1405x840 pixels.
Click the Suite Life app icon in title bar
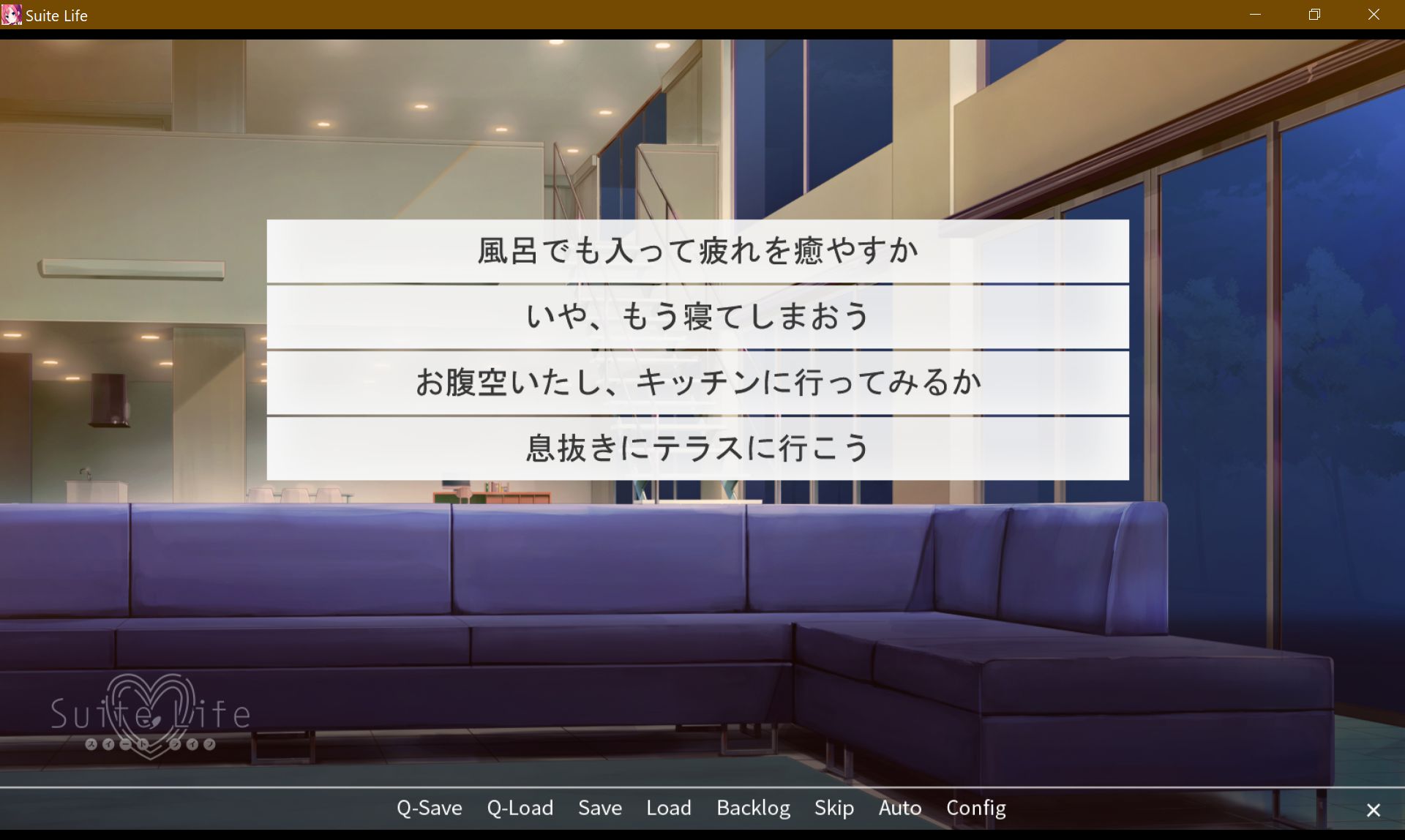(12, 15)
